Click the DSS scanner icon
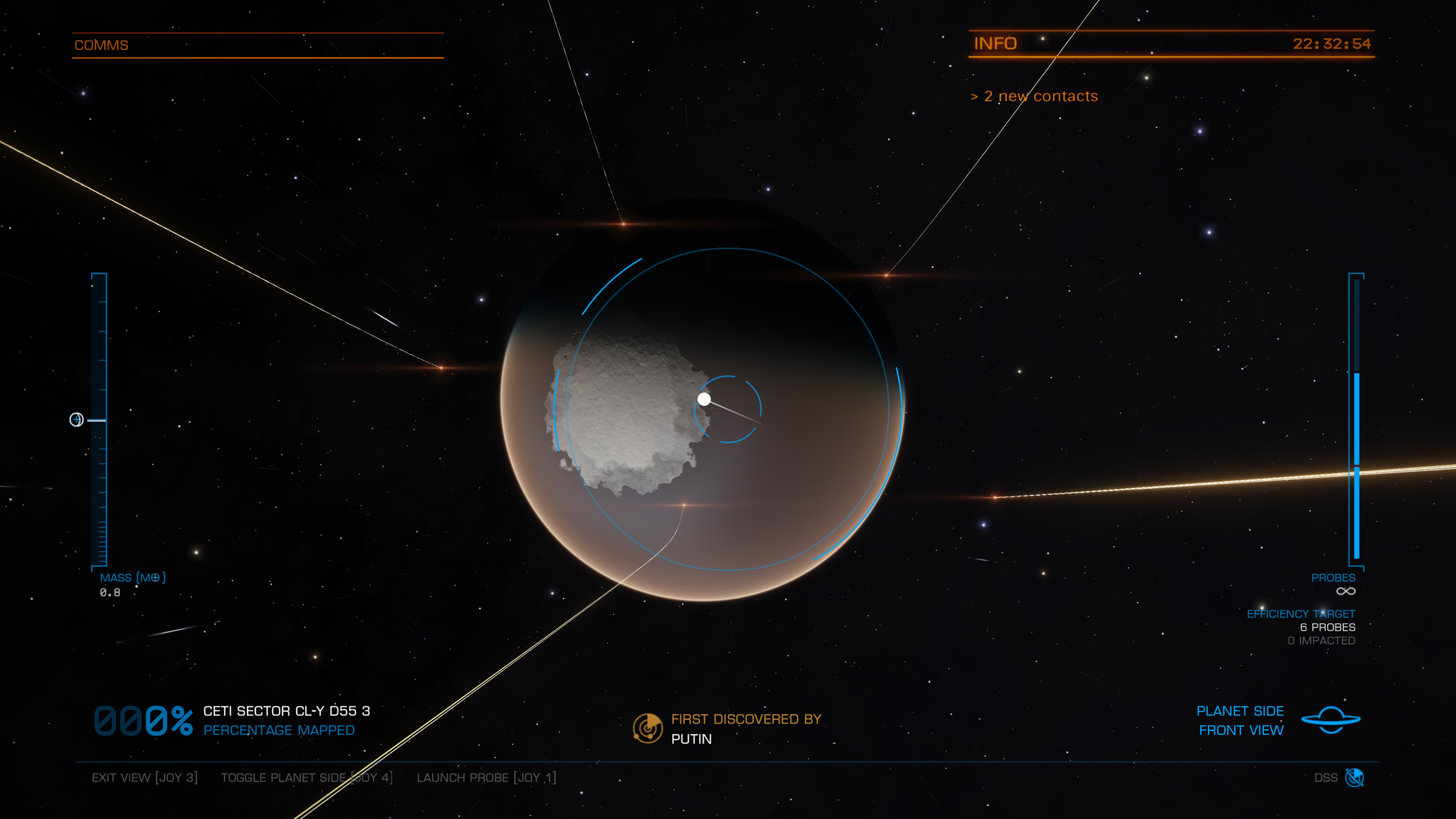The width and height of the screenshot is (1456, 819). coord(1354,777)
